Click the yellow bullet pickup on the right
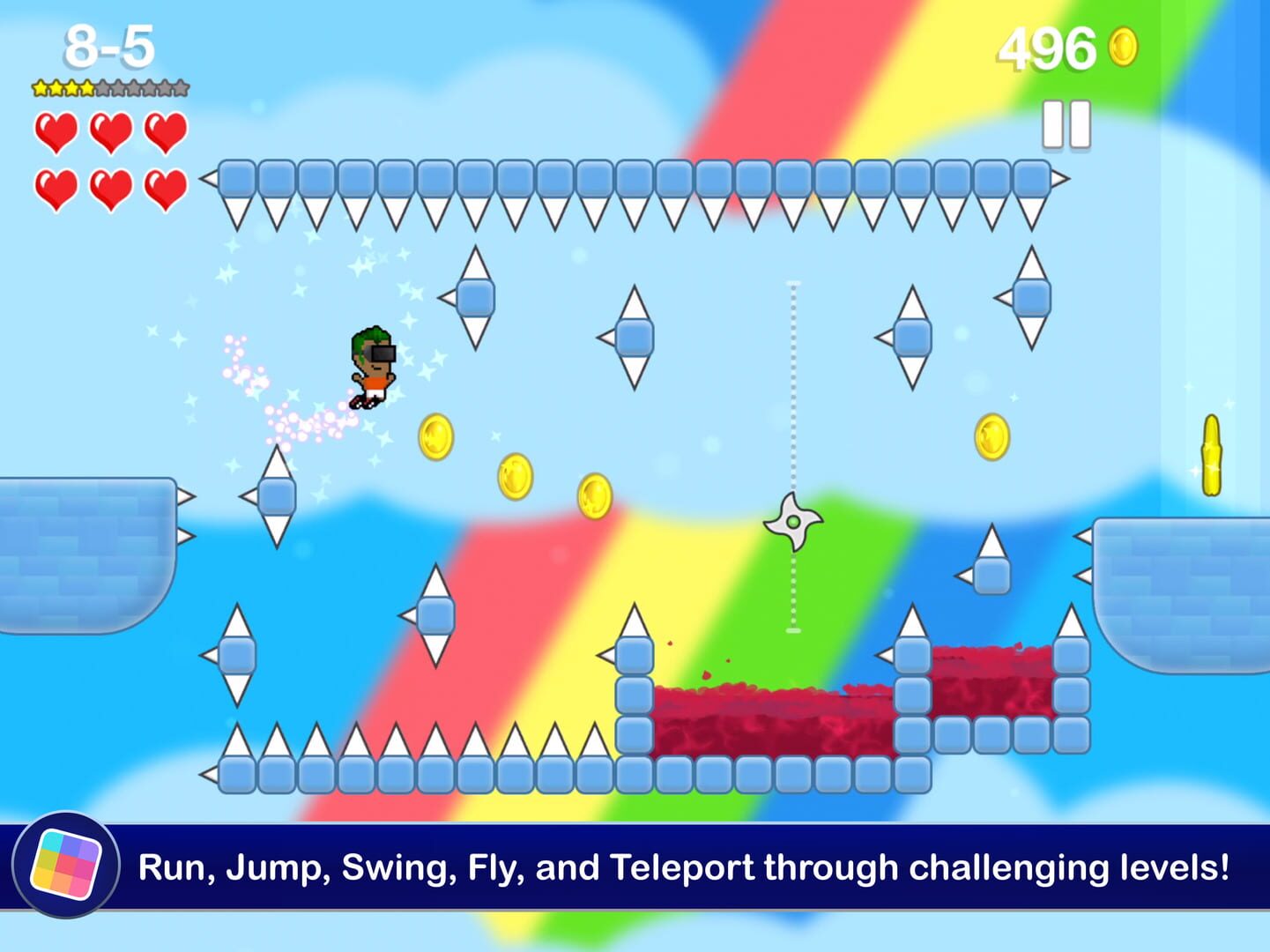Image resolution: width=1270 pixels, height=952 pixels. click(x=1211, y=454)
